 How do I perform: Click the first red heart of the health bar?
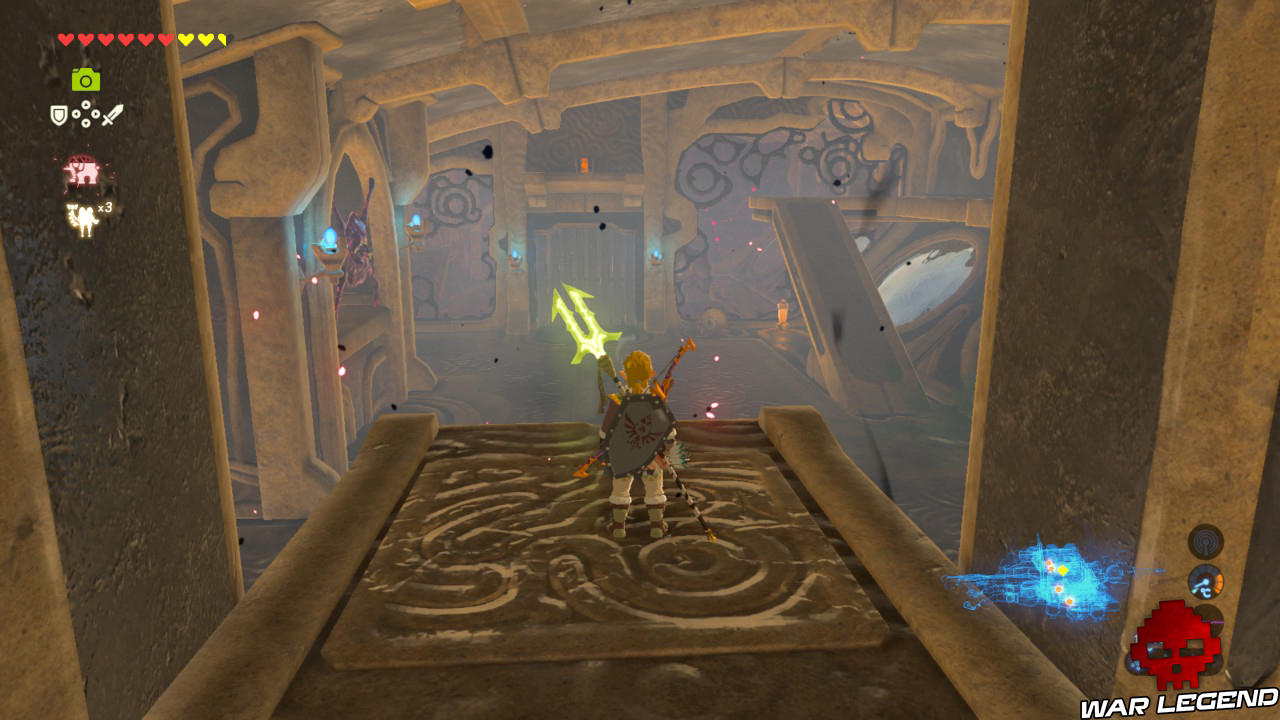64,38
